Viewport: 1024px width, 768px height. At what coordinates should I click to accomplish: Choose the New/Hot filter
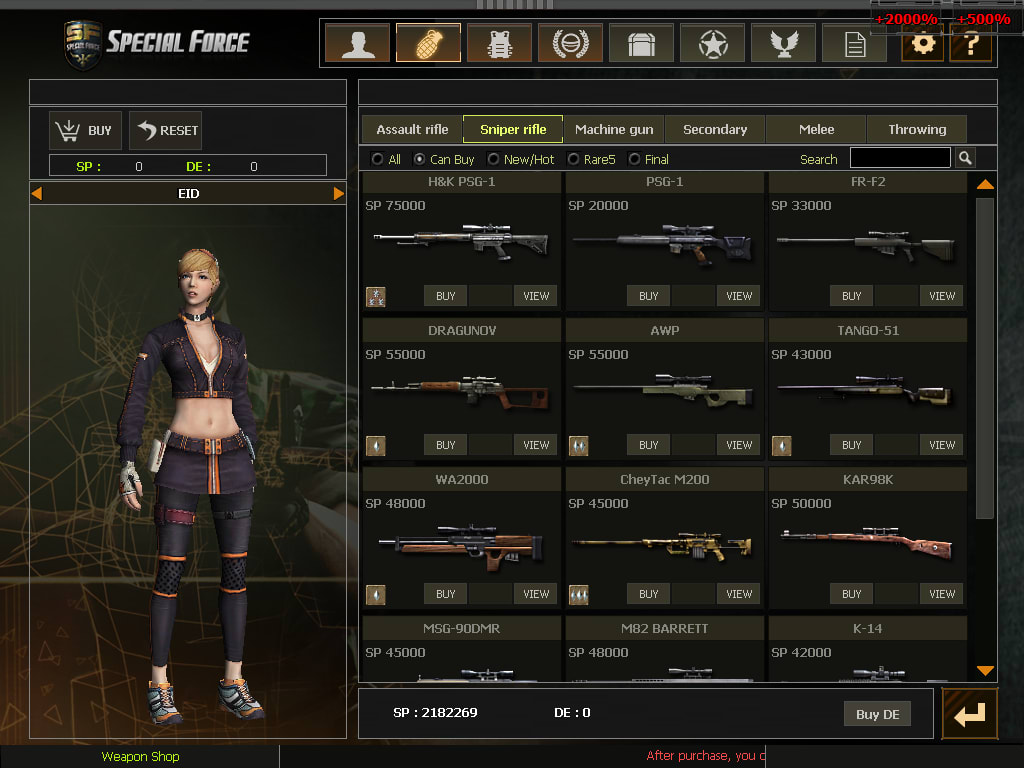(x=494, y=159)
